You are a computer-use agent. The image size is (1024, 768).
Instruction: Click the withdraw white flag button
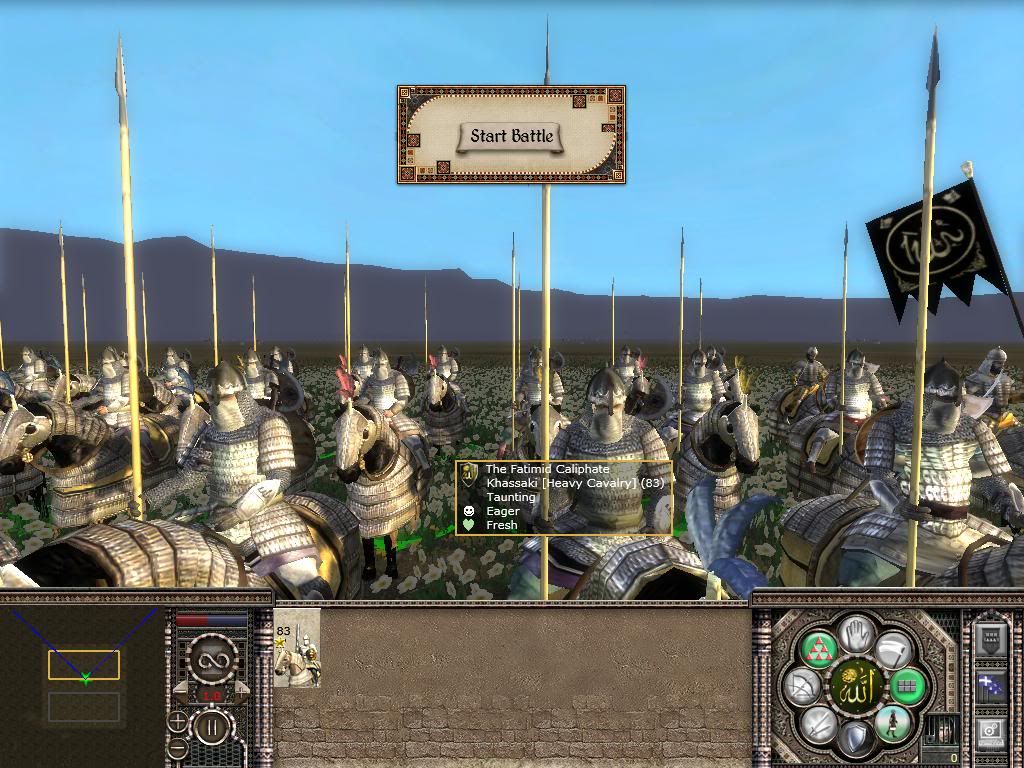893,649
